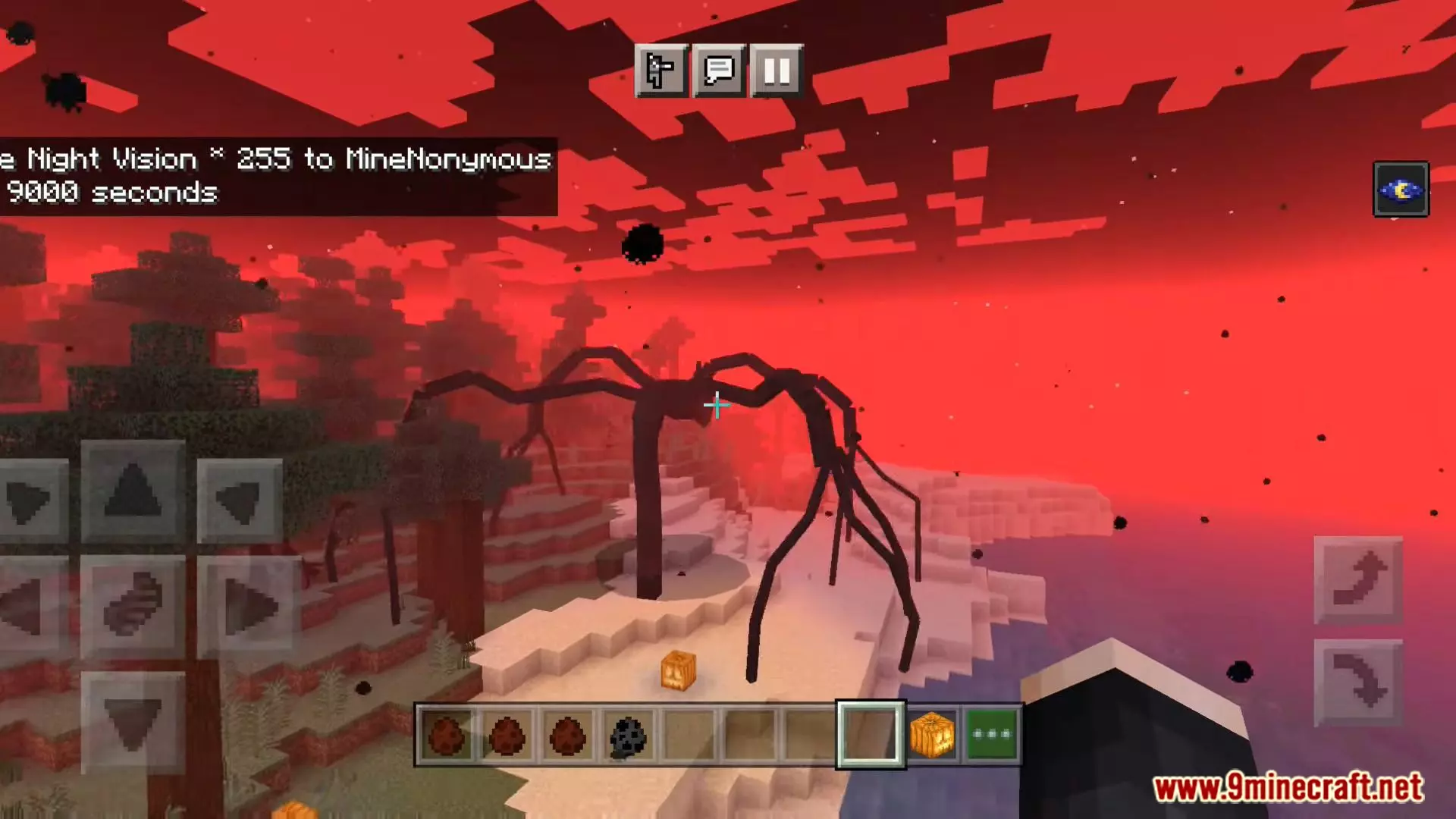Viewport: 1456px width, 819px height.
Task: Open the emote menu button
Action: click(661, 71)
